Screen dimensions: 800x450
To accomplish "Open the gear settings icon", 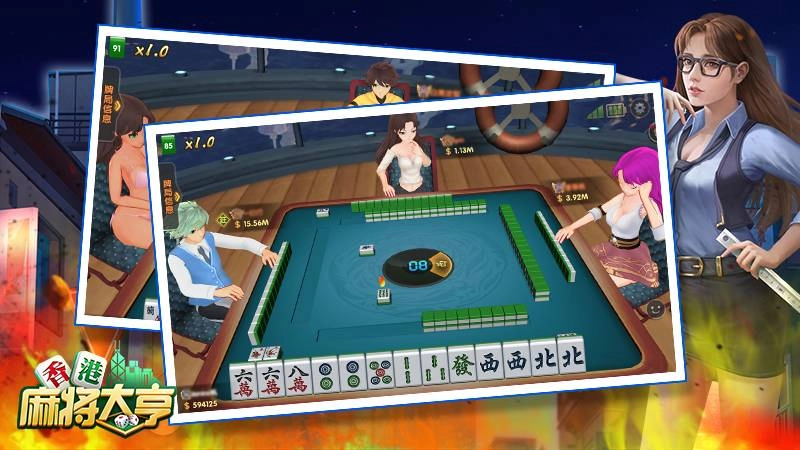I will click(638, 106).
